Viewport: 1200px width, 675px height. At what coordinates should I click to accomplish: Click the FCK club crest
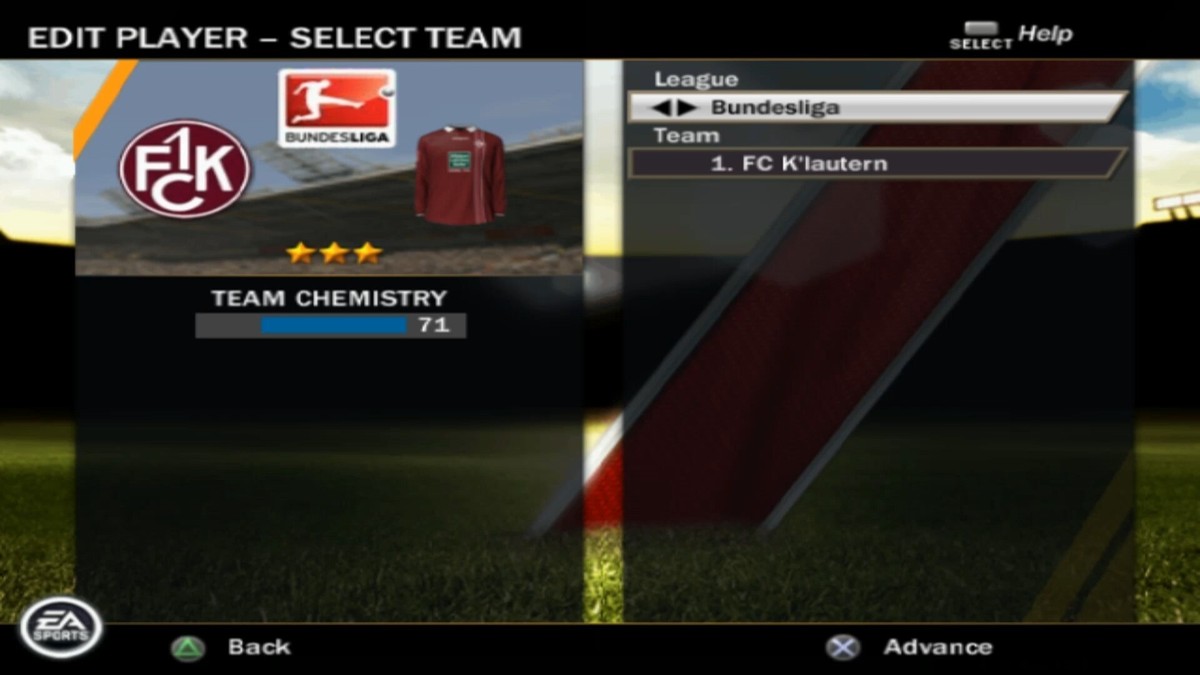[185, 168]
